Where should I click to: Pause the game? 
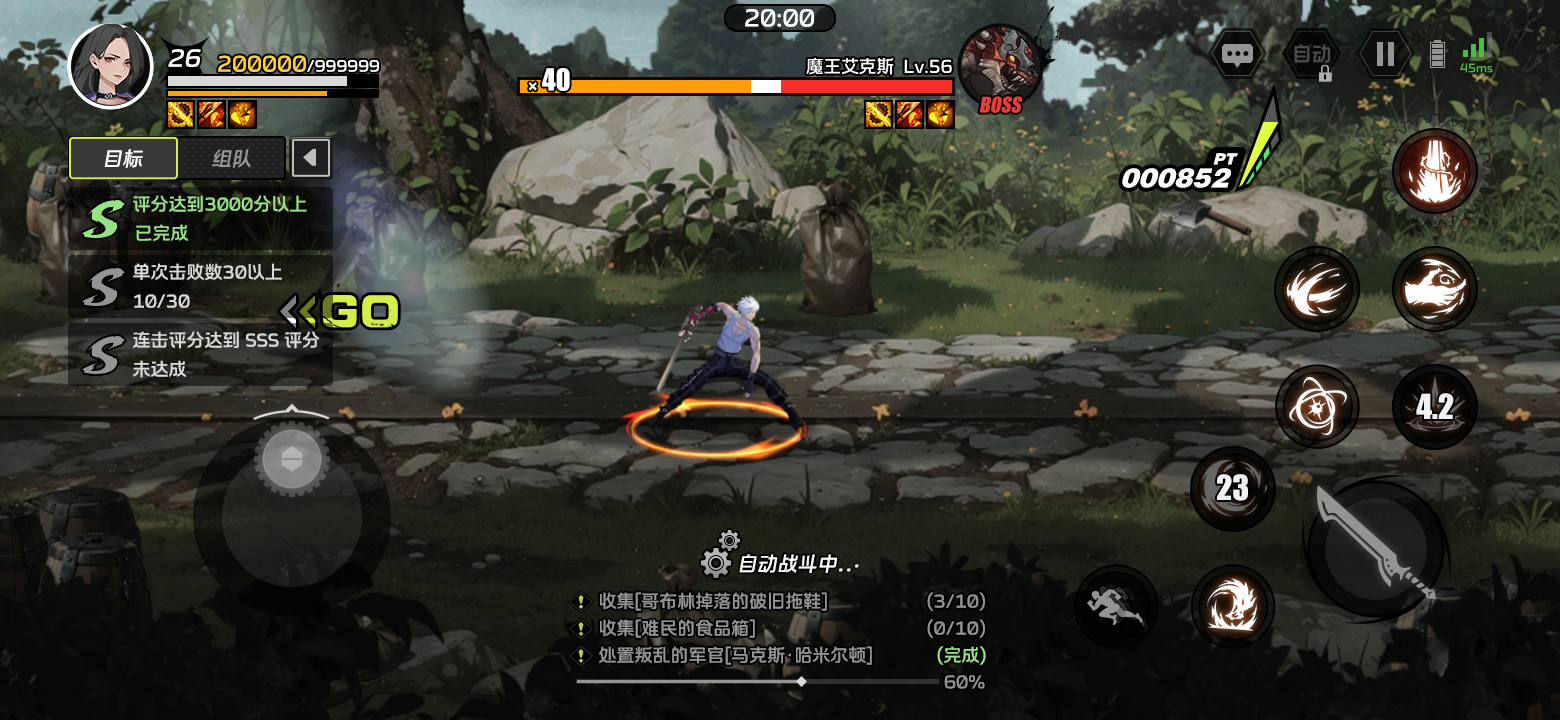1385,54
